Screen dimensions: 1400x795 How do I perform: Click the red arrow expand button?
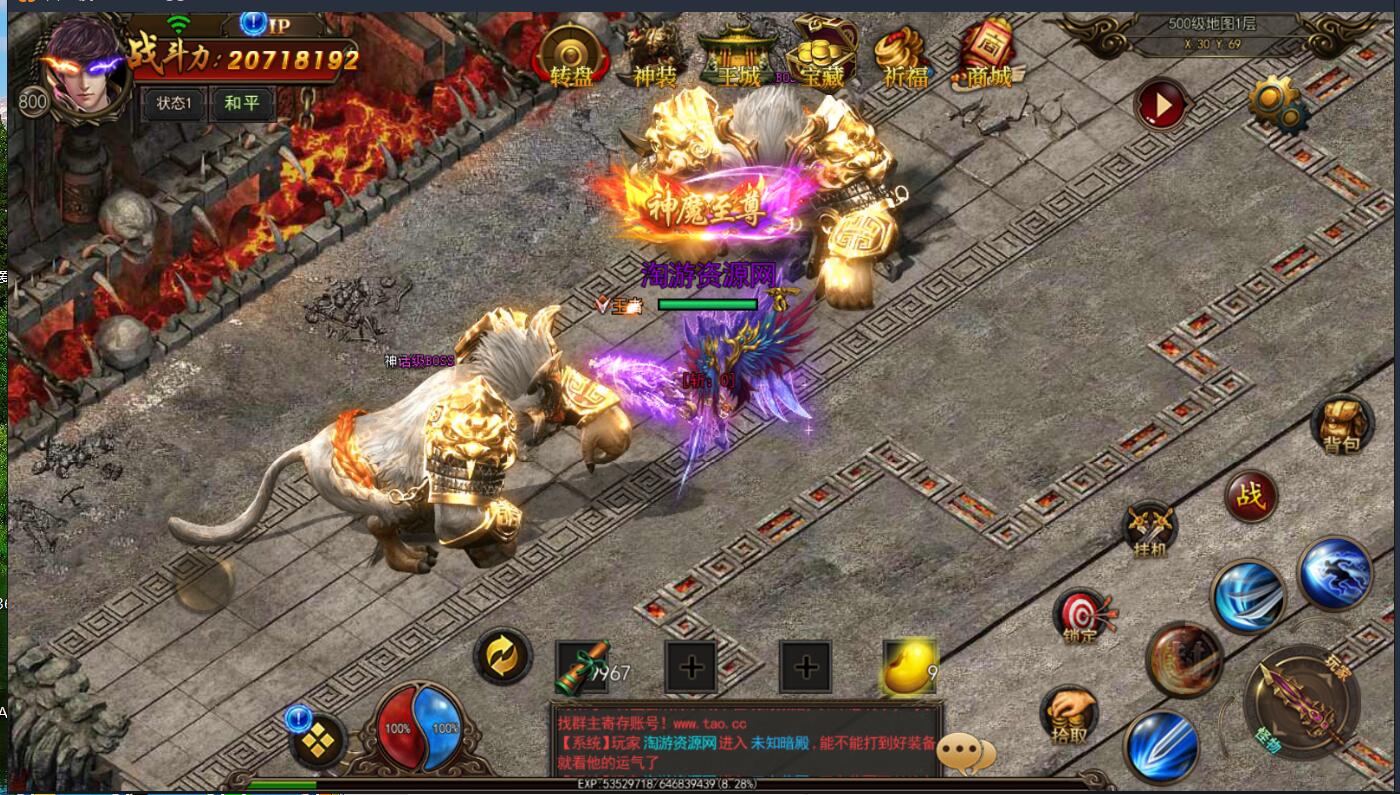(1160, 104)
